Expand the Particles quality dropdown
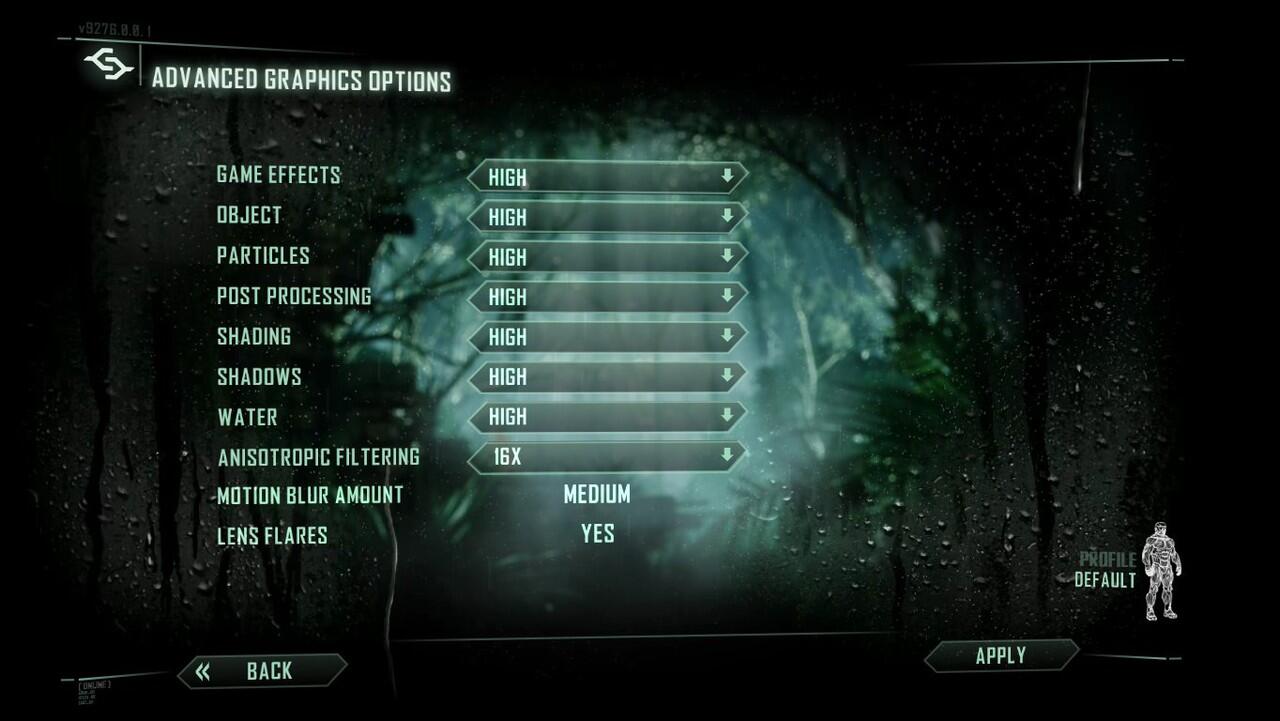Viewport: 1280px width, 721px height. point(607,257)
